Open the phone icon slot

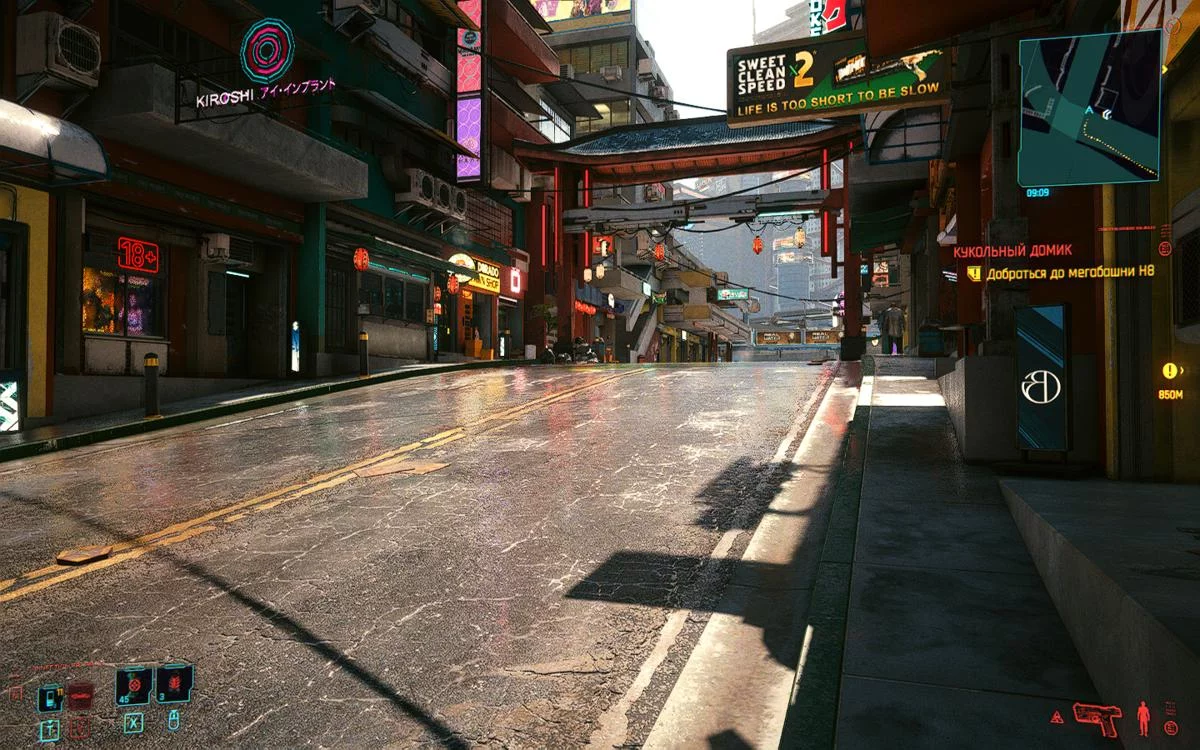[x=50, y=697]
